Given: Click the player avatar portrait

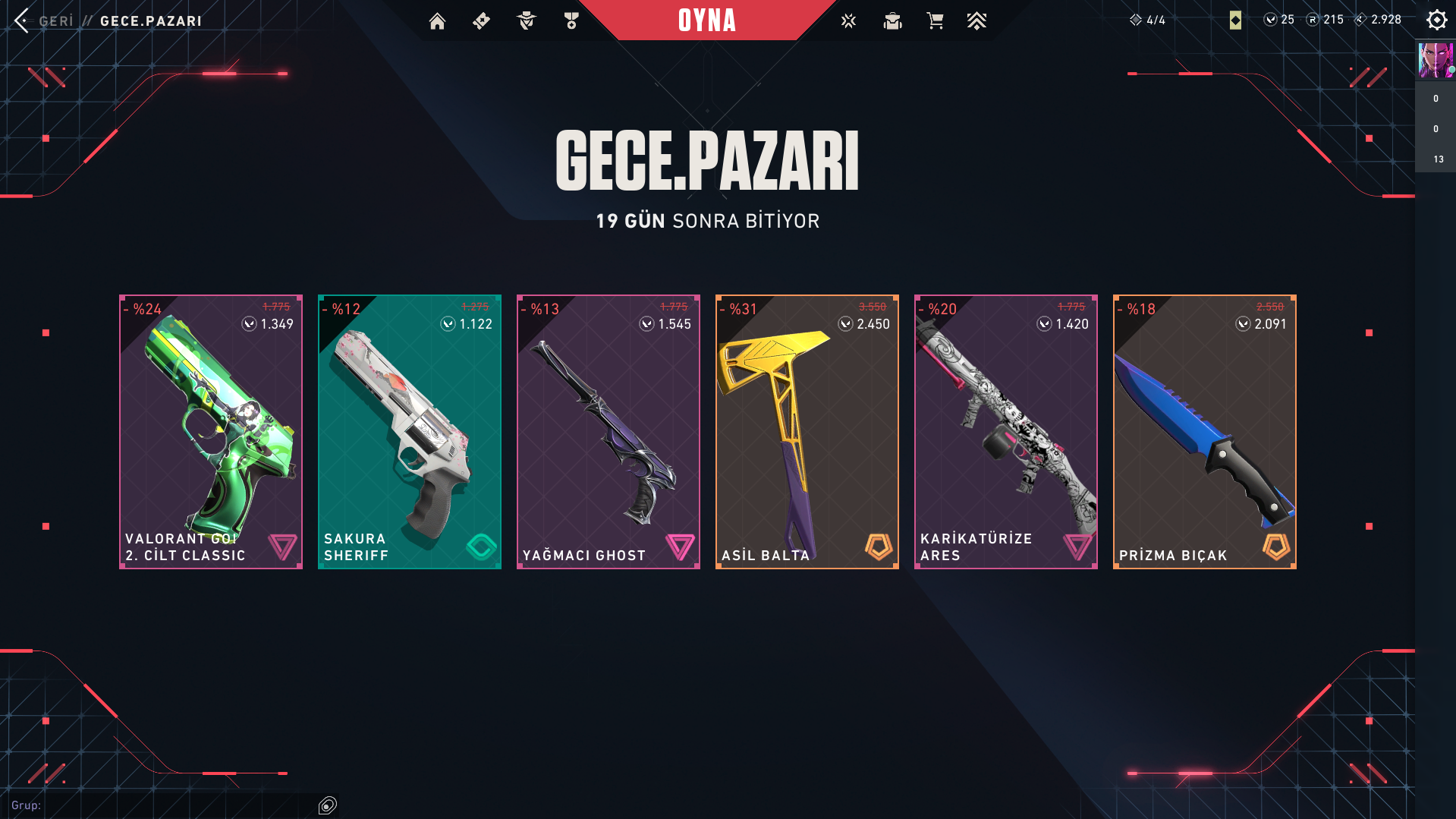Looking at the screenshot, I should click(x=1435, y=61).
